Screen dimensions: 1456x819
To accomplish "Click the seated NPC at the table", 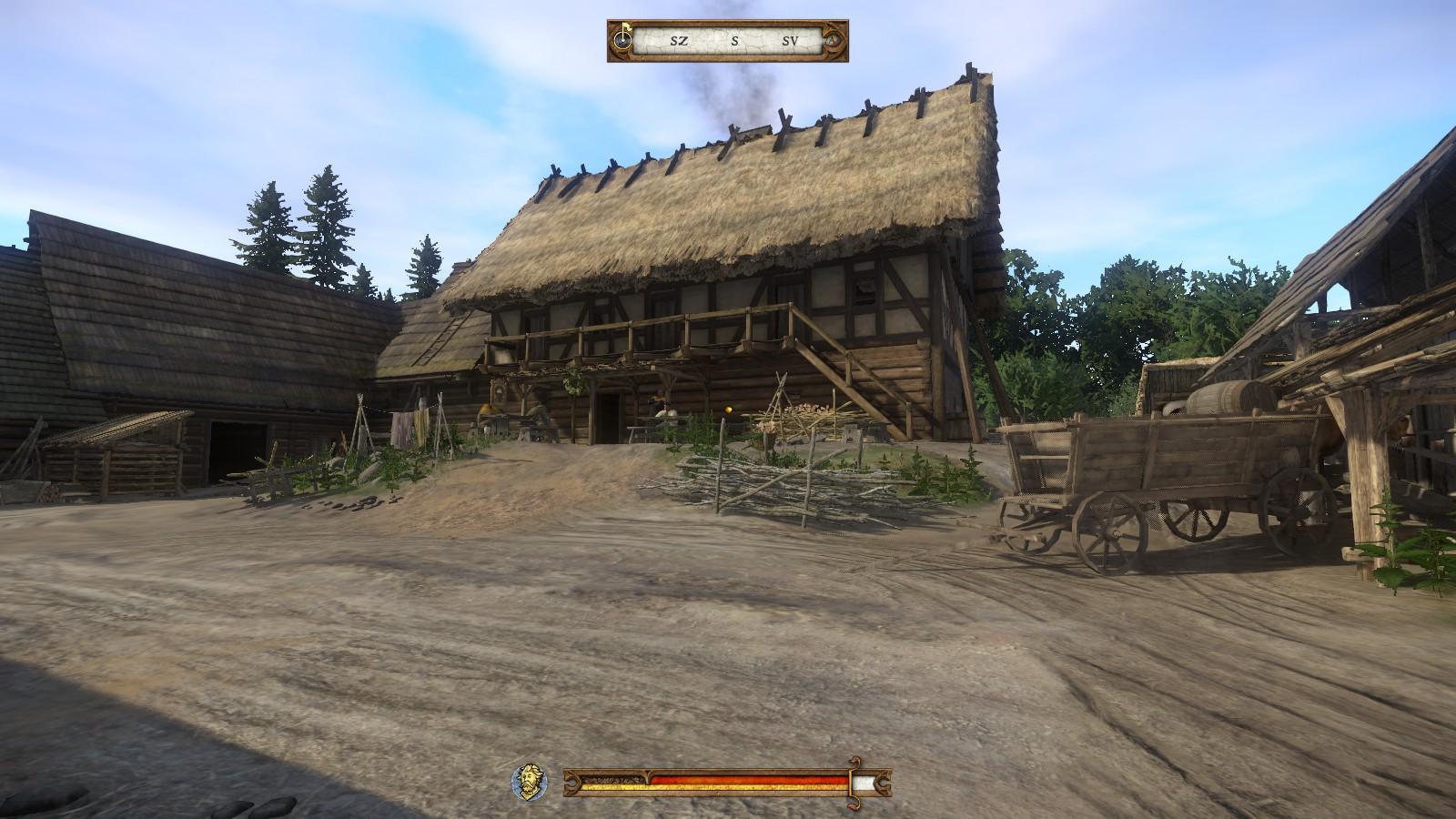I will [663, 411].
